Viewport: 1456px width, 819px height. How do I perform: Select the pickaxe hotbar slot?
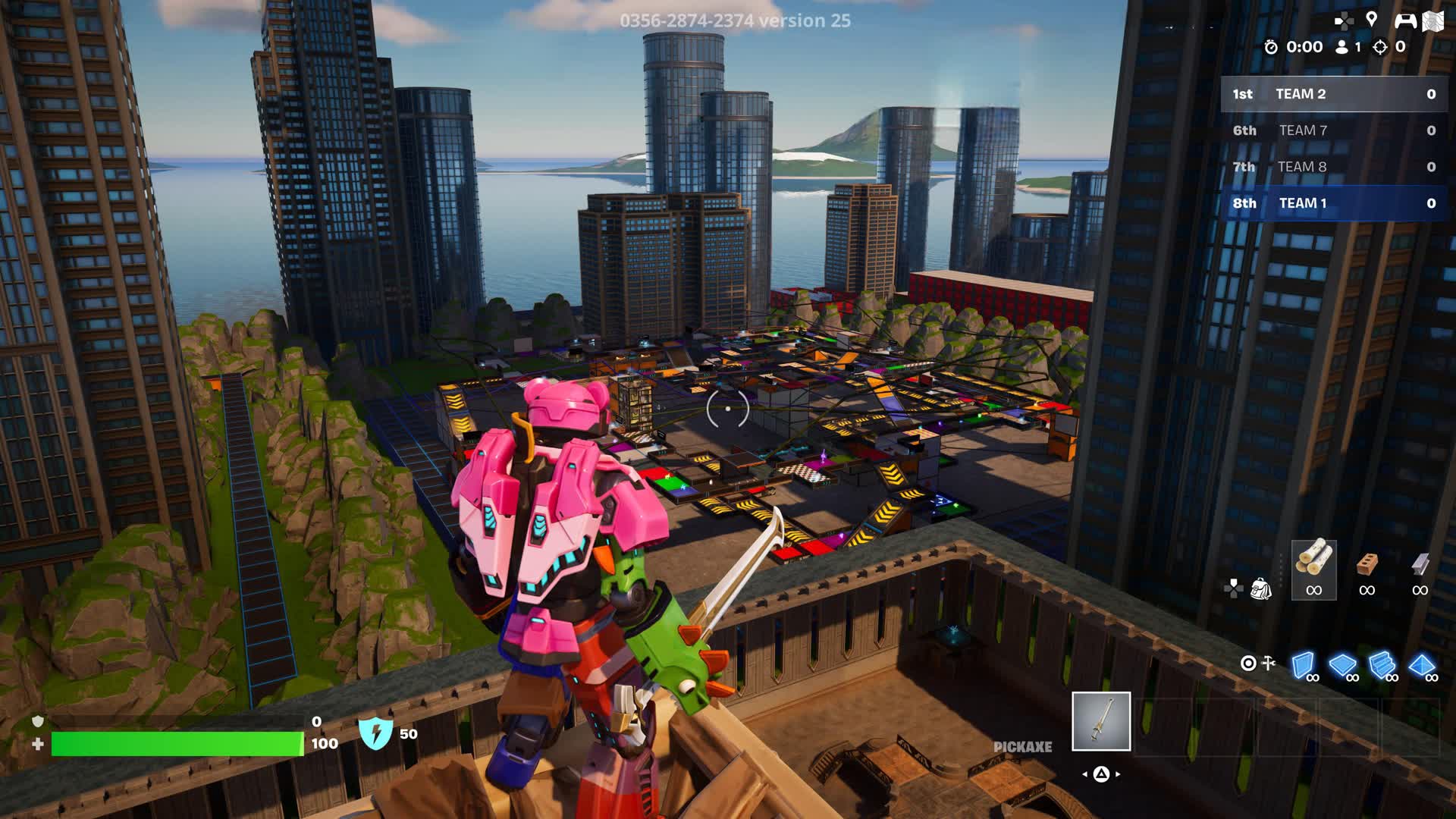[1100, 721]
